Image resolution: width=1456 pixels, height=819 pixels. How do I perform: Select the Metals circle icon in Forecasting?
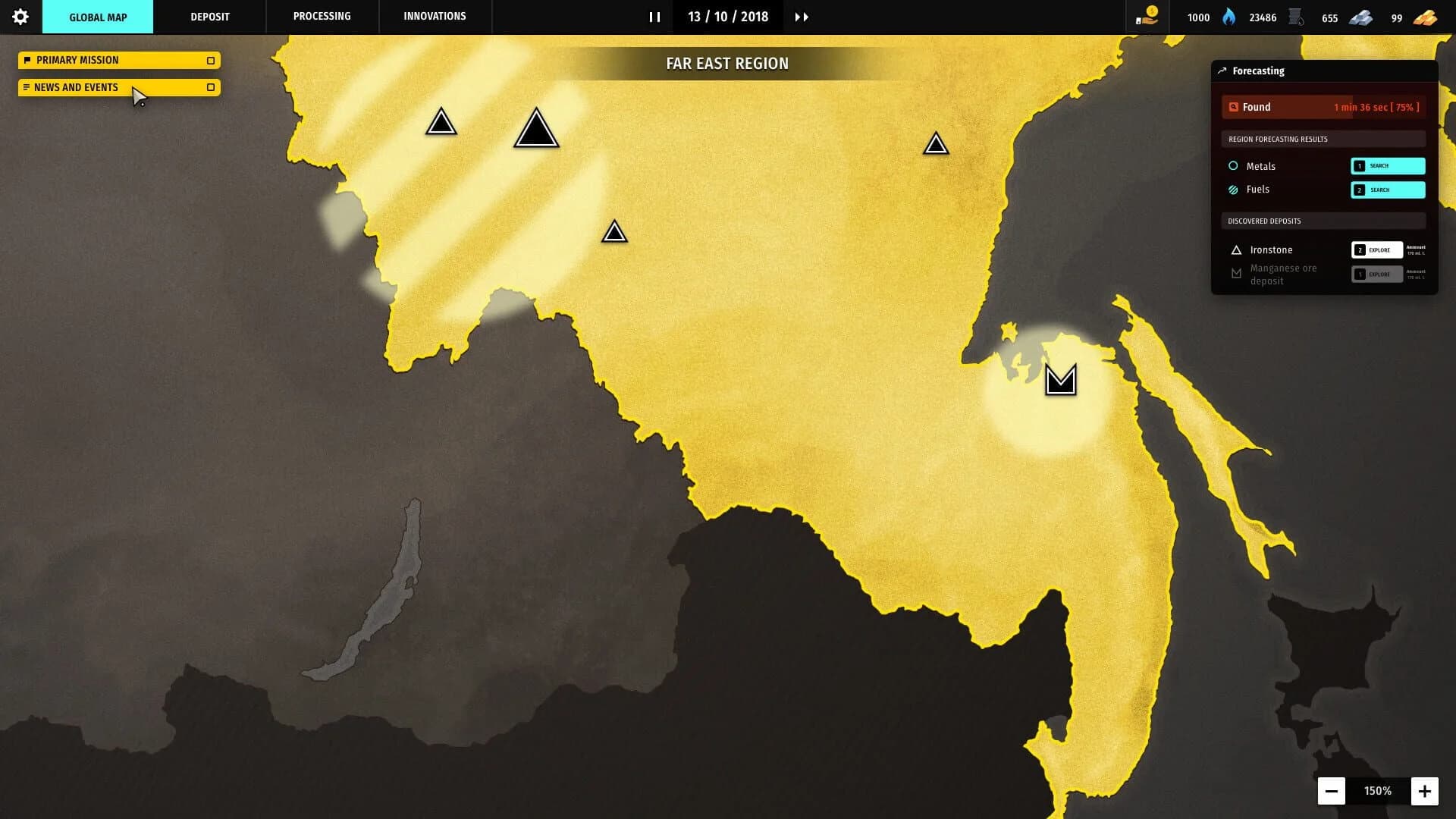click(x=1234, y=165)
